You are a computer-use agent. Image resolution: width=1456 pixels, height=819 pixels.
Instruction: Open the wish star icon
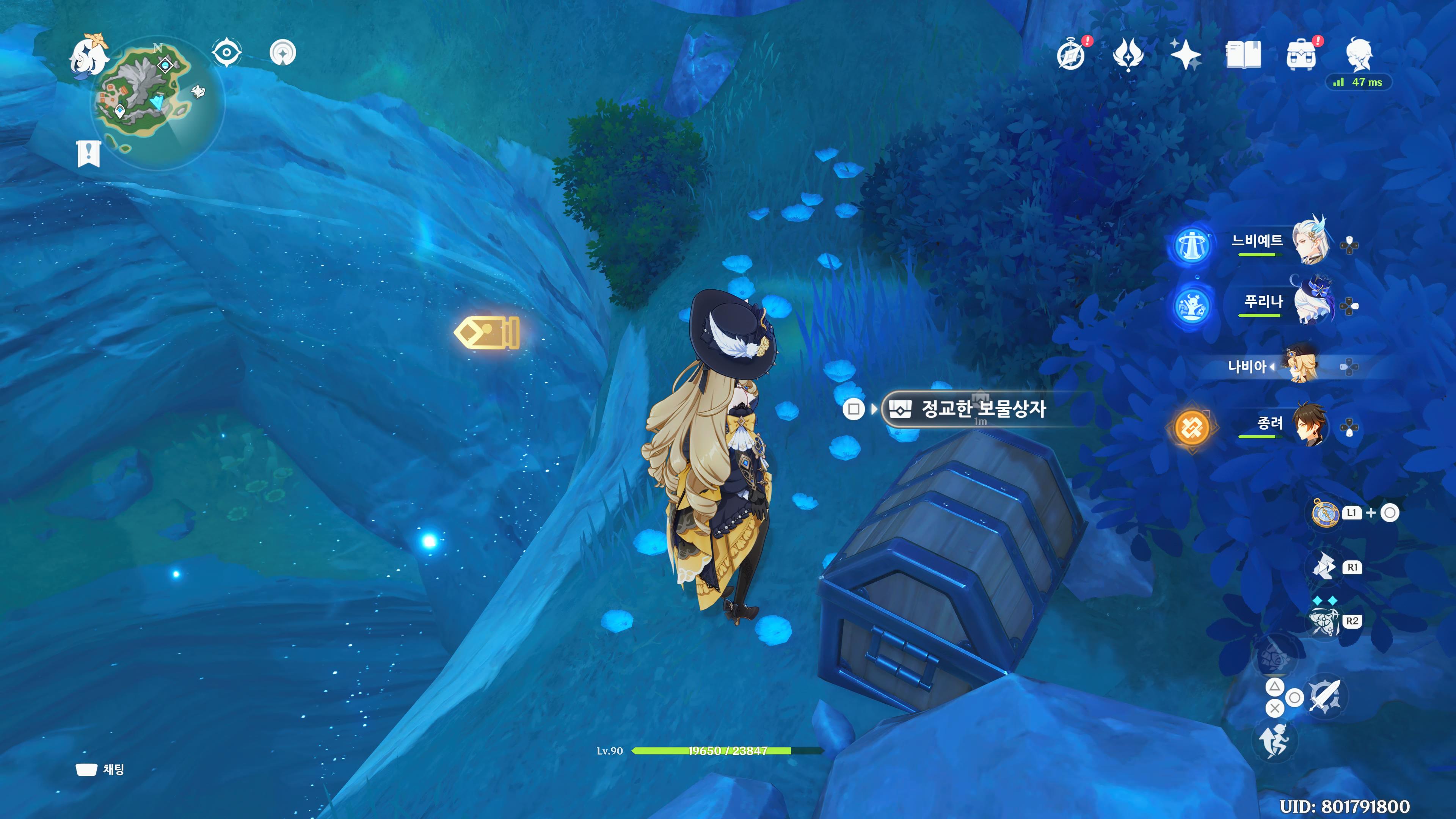pyautogui.click(x=1185, y=55)
